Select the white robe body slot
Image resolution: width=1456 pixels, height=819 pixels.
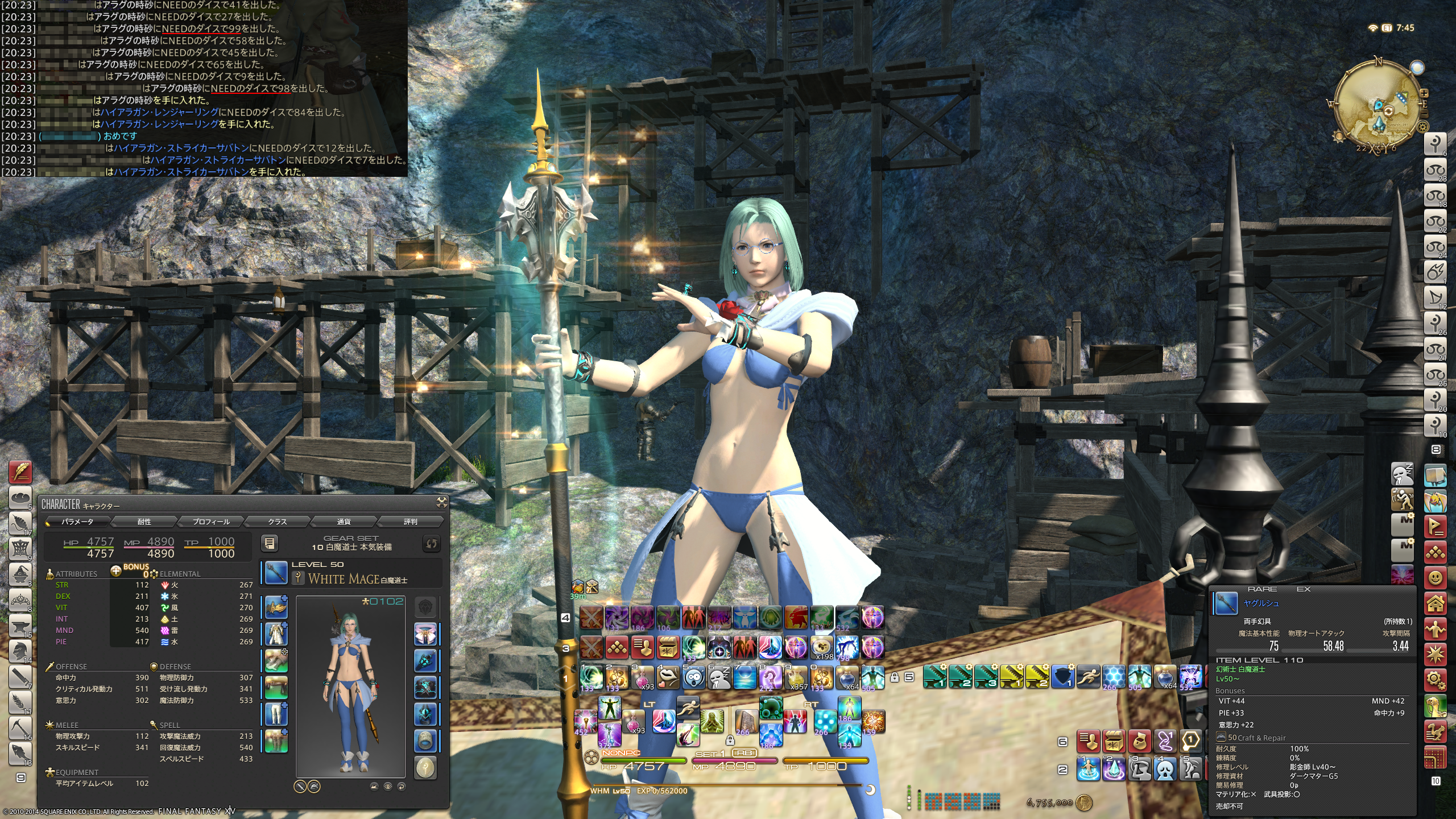coord(276,634)
